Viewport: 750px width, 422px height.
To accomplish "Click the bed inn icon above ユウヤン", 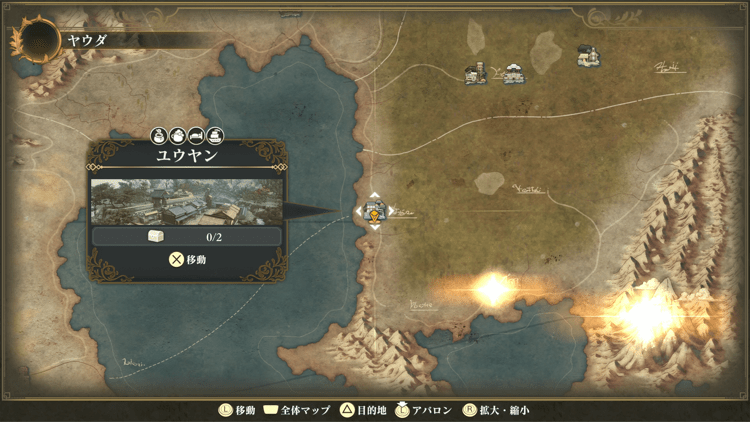I will coord(196,135).
